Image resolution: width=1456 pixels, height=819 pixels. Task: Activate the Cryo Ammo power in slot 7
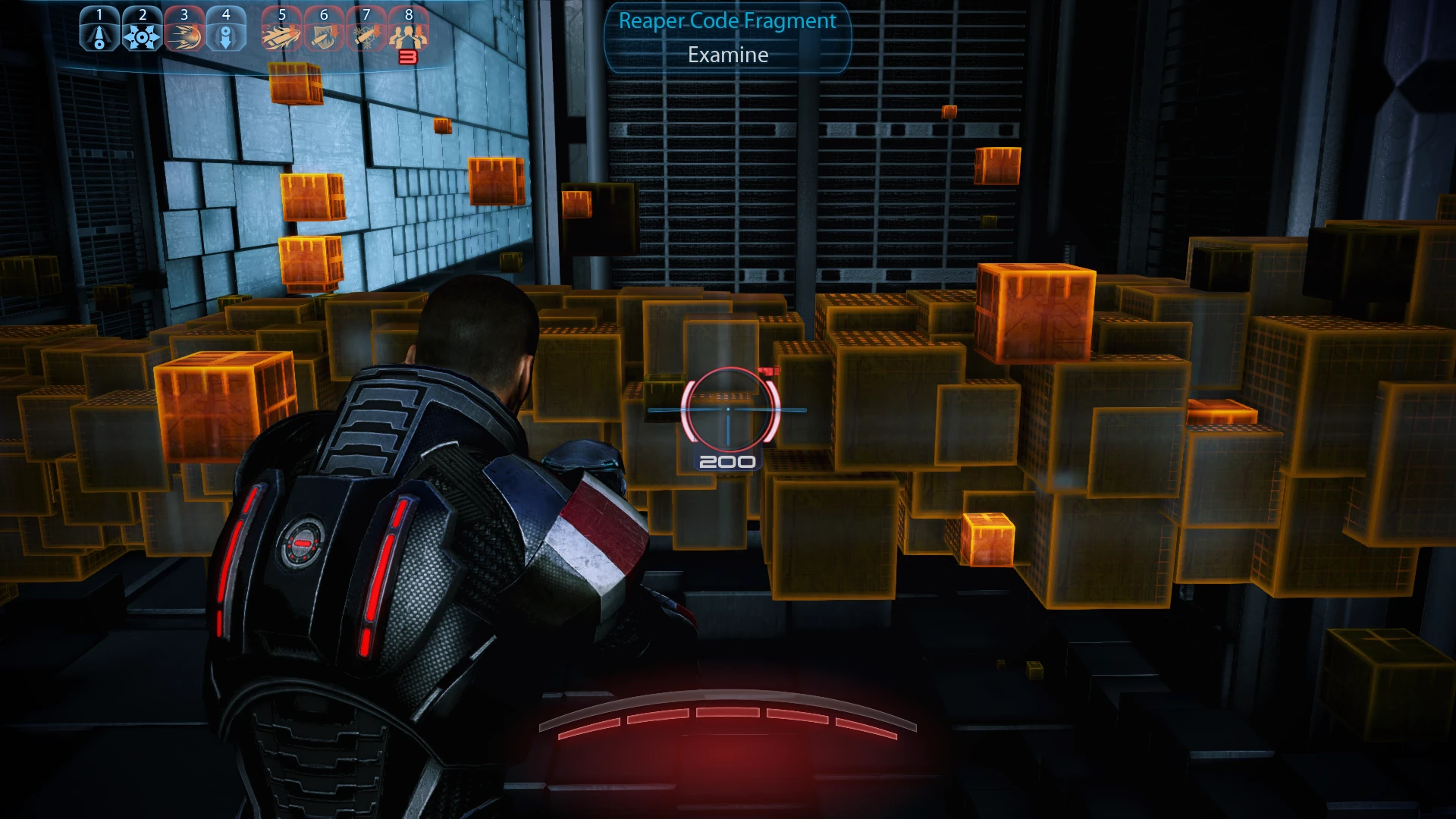click(366, 29)
